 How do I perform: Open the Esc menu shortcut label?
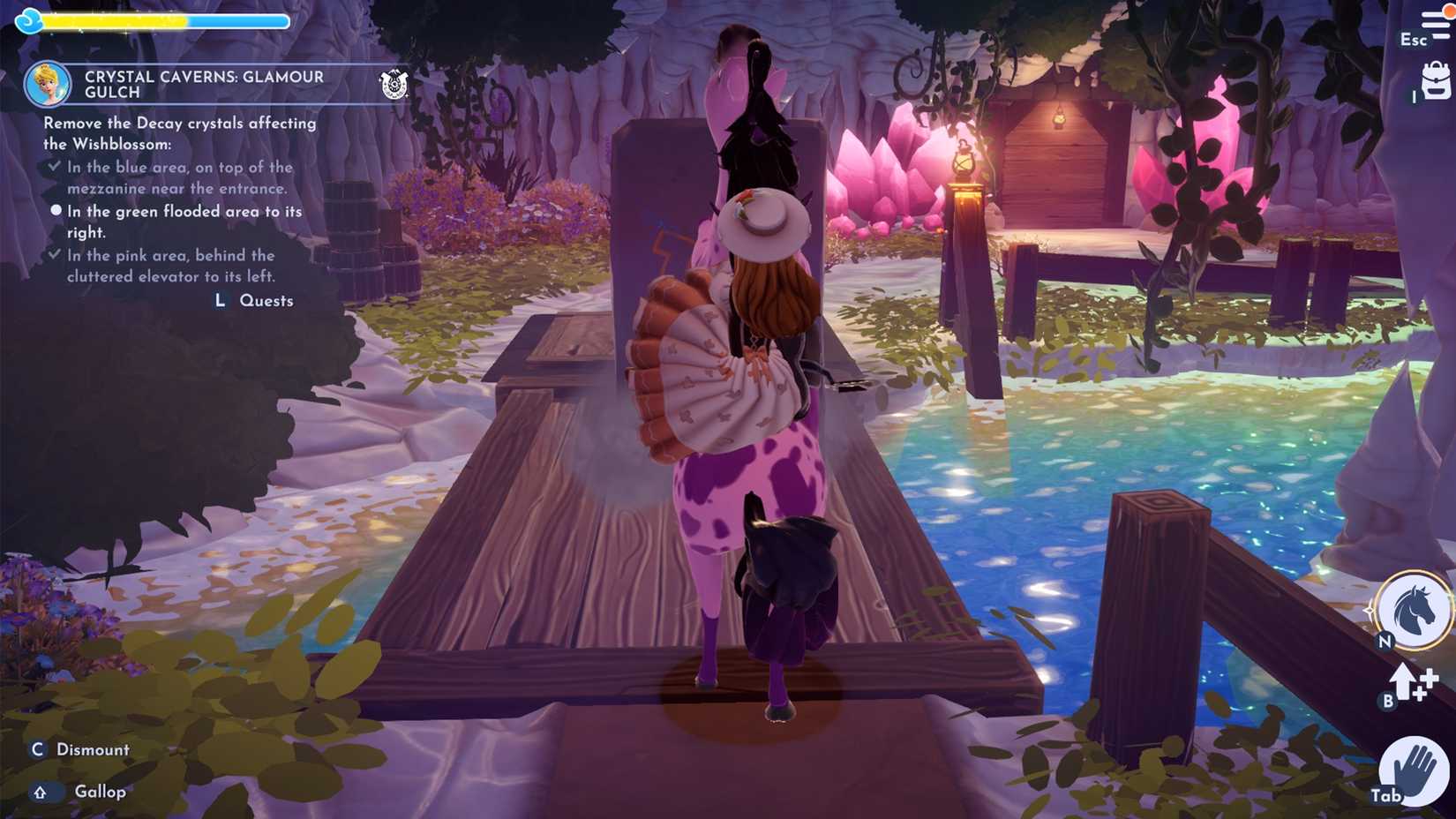1413,41
